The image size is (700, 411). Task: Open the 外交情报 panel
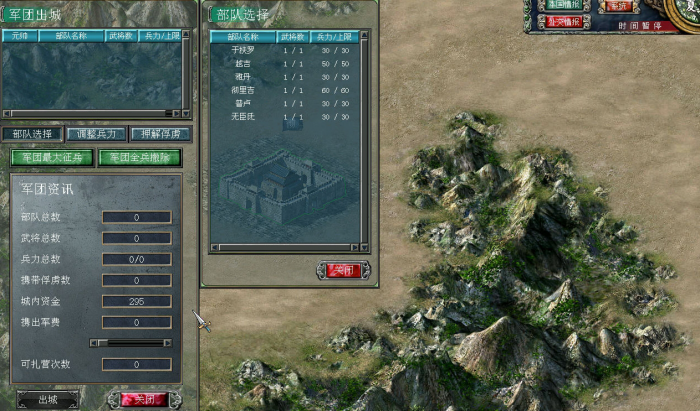[566, 21]
